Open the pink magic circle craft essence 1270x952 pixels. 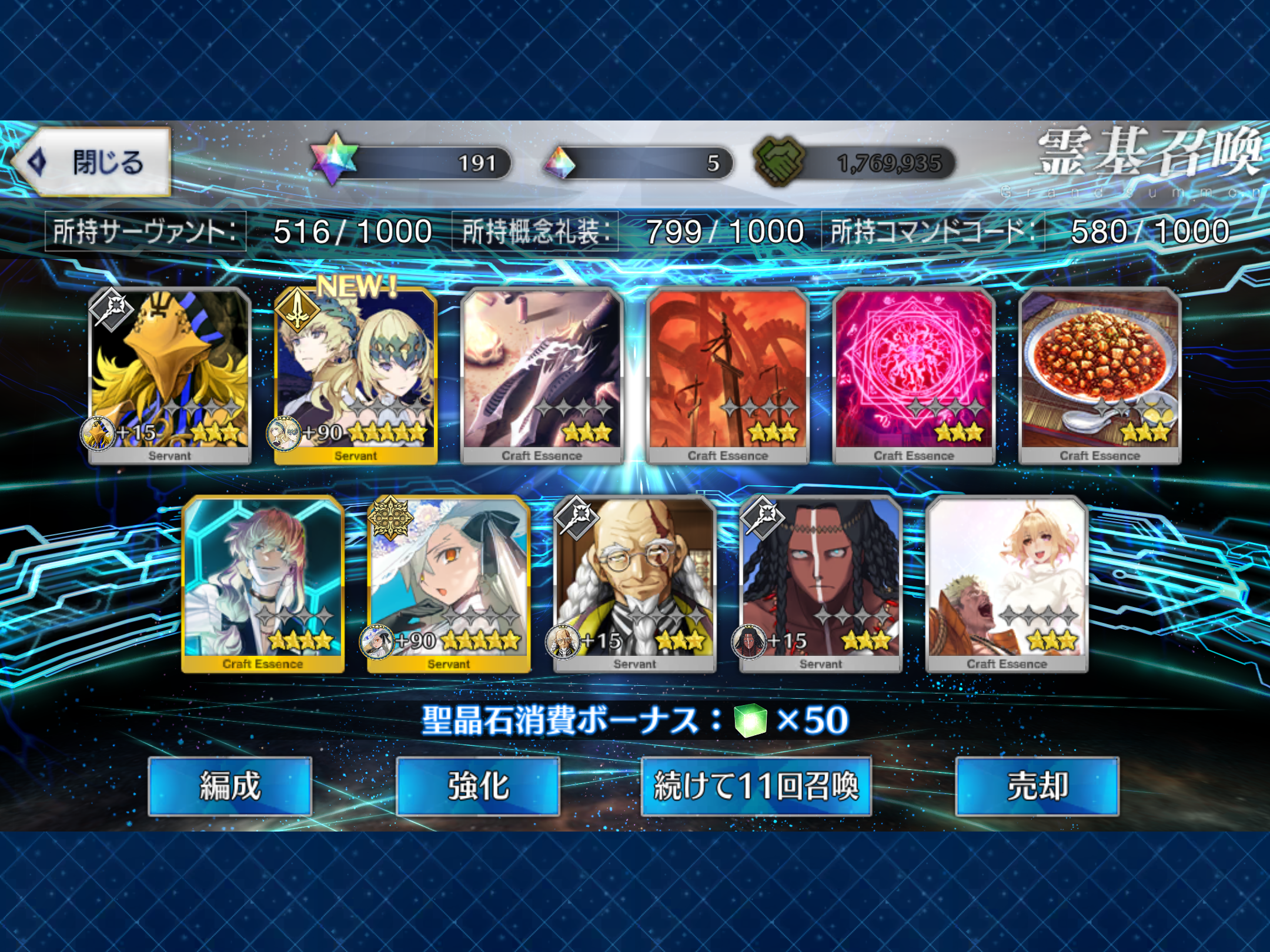914,375
